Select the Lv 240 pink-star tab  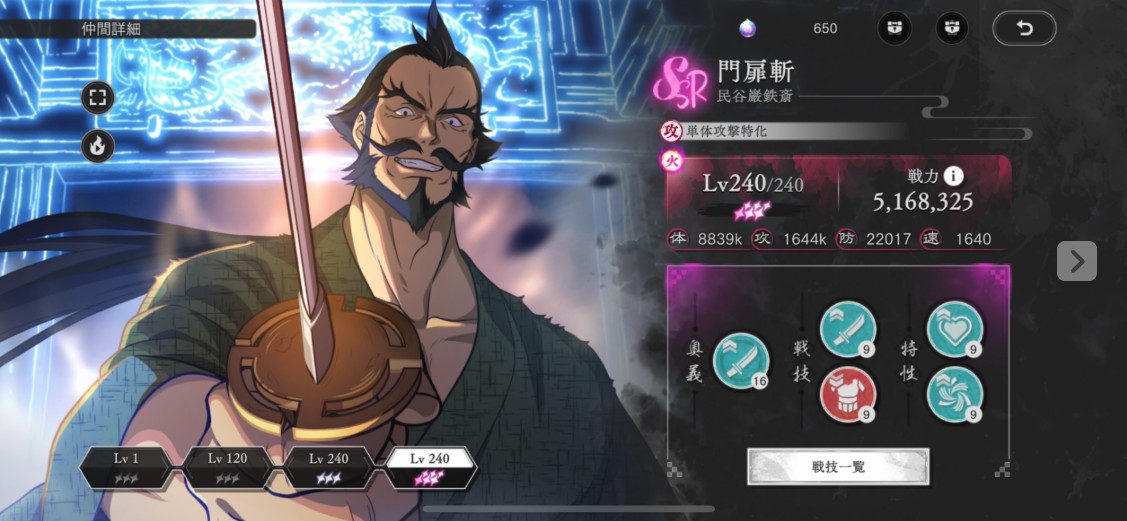(430, 466)
